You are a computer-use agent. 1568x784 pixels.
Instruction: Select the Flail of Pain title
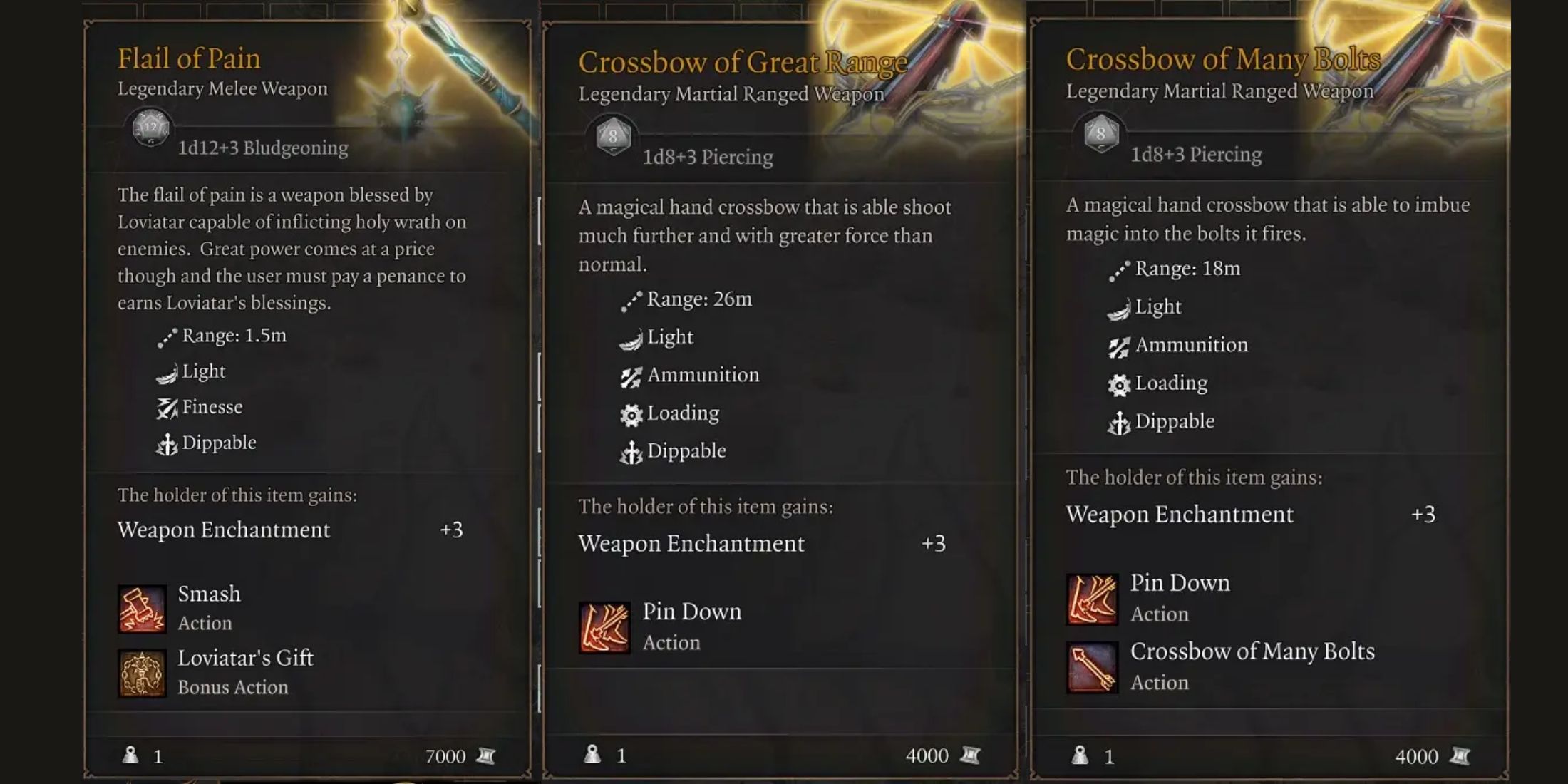pos(189,58)
